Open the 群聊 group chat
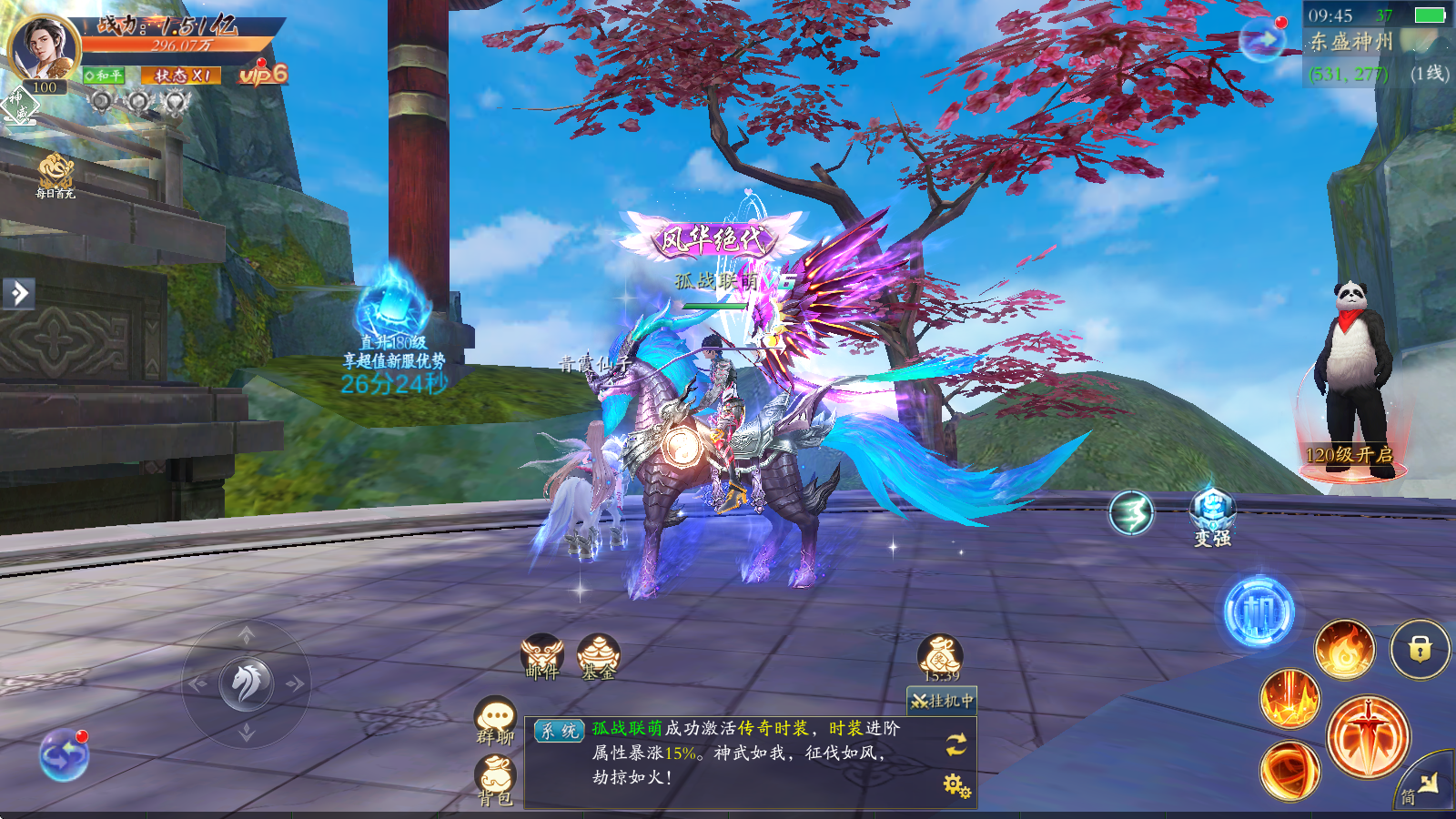 (496, 721)
